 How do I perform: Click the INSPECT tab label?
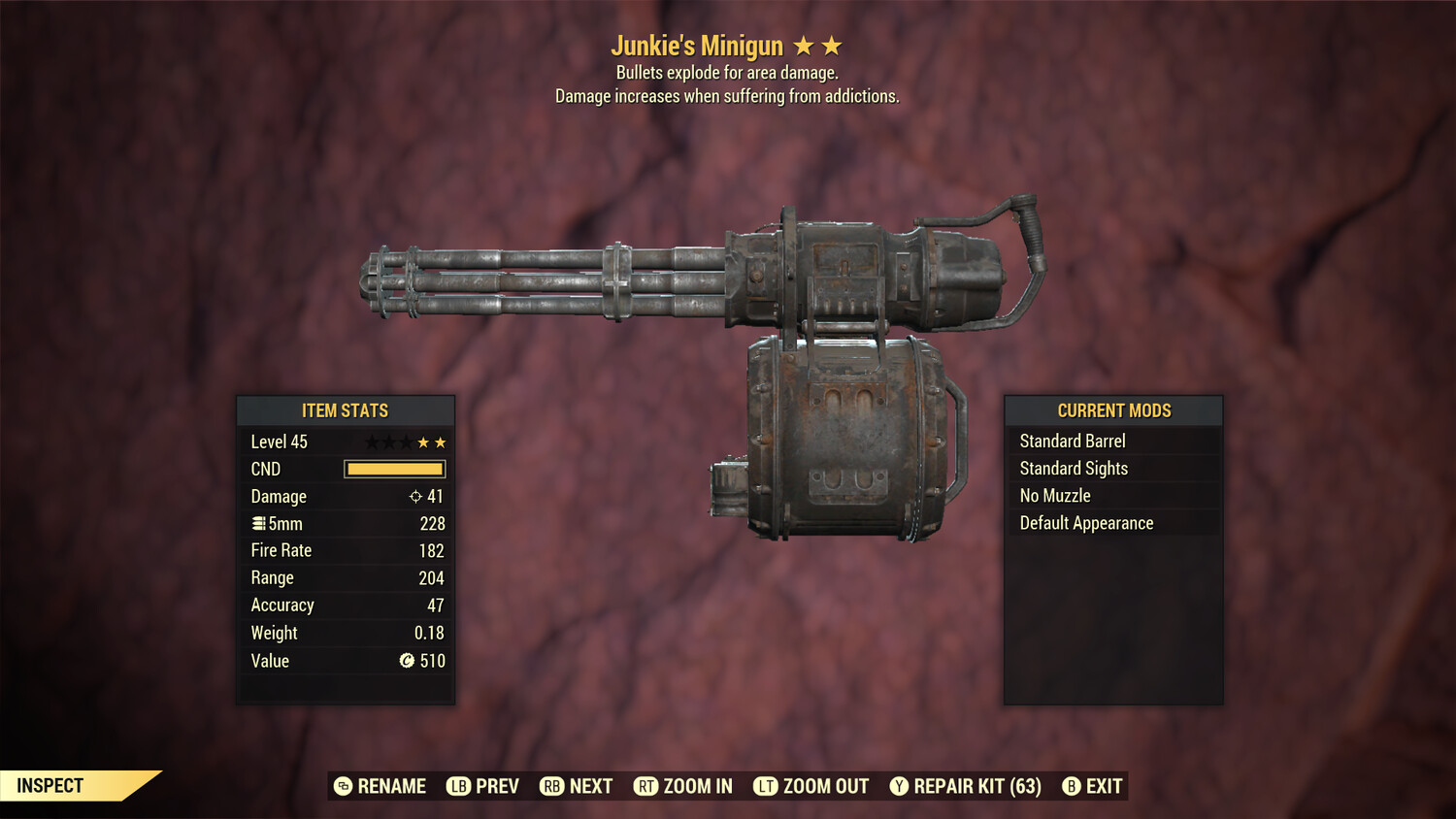click(x=50, y=785)
